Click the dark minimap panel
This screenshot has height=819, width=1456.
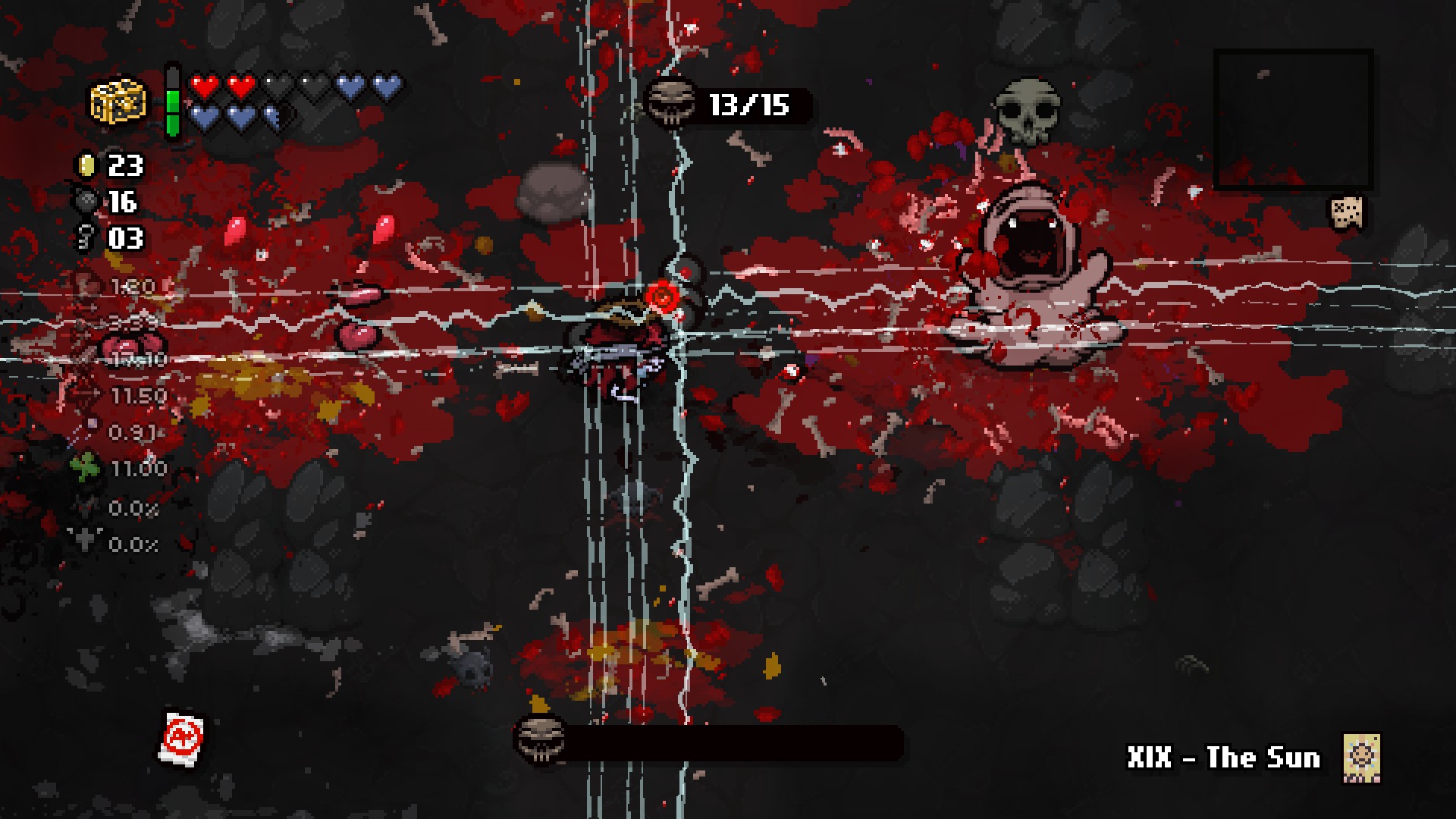[1293, 119]
